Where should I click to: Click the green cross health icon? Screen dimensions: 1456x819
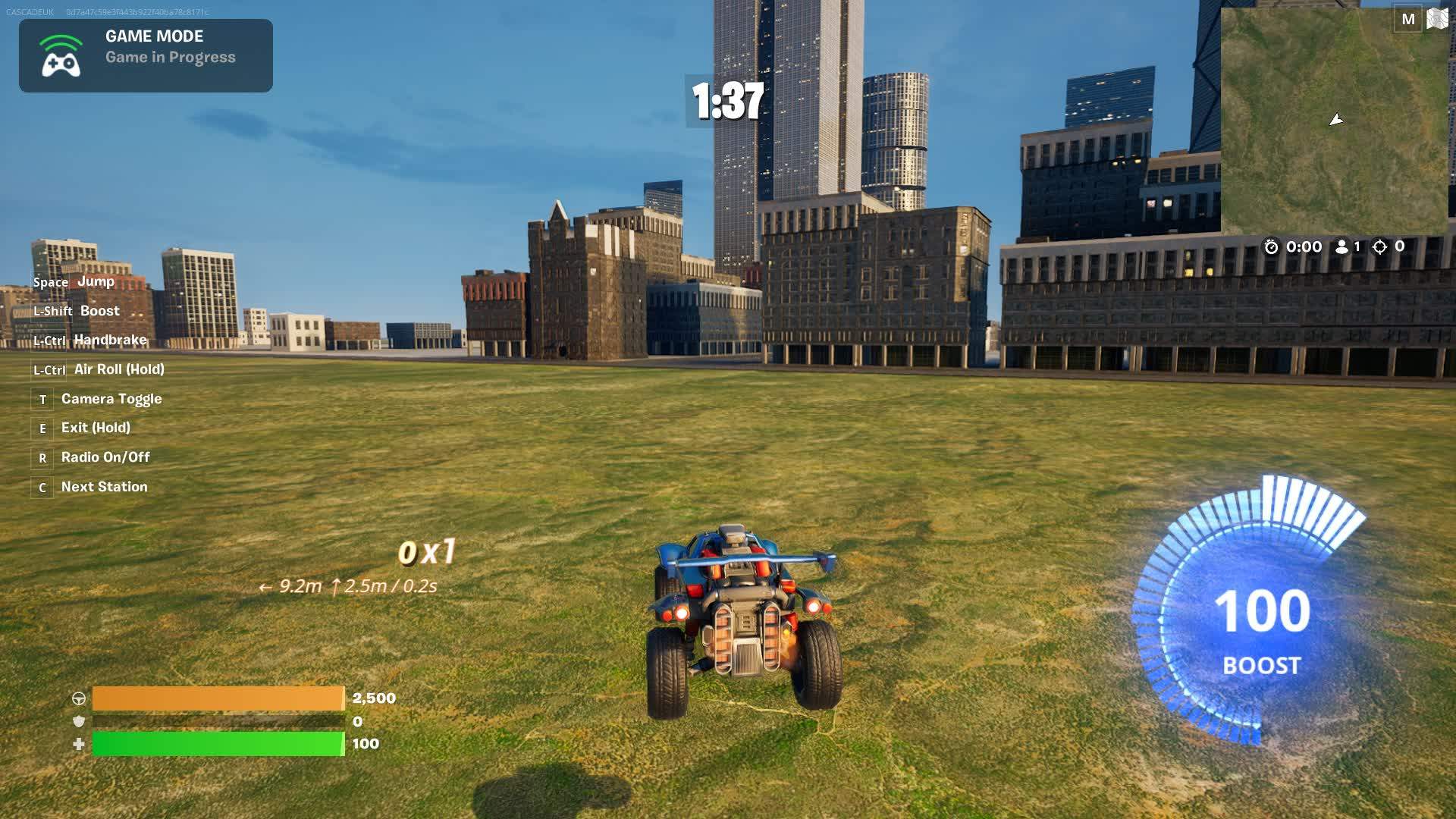[78, 745]
